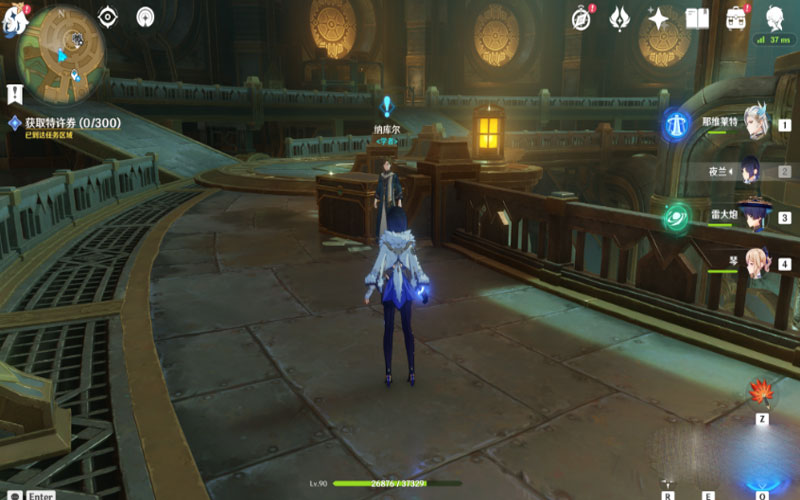
Task: Click the blue hydro icon beside 那维莱特
Action: pyautogui.click(x=674, y=124)
